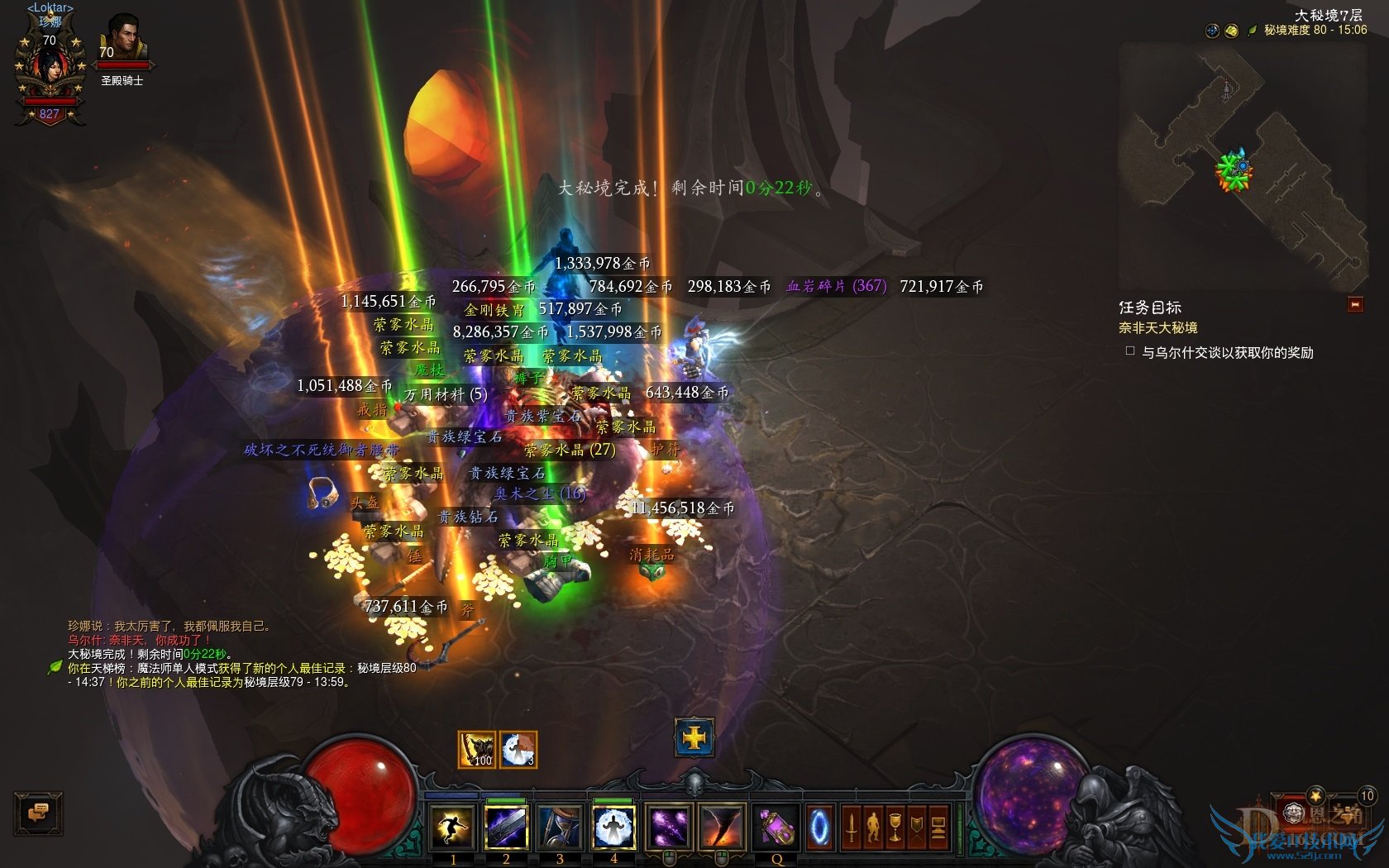Select the Templar follower portrait

pyautogui.click(x=122, y=41)
